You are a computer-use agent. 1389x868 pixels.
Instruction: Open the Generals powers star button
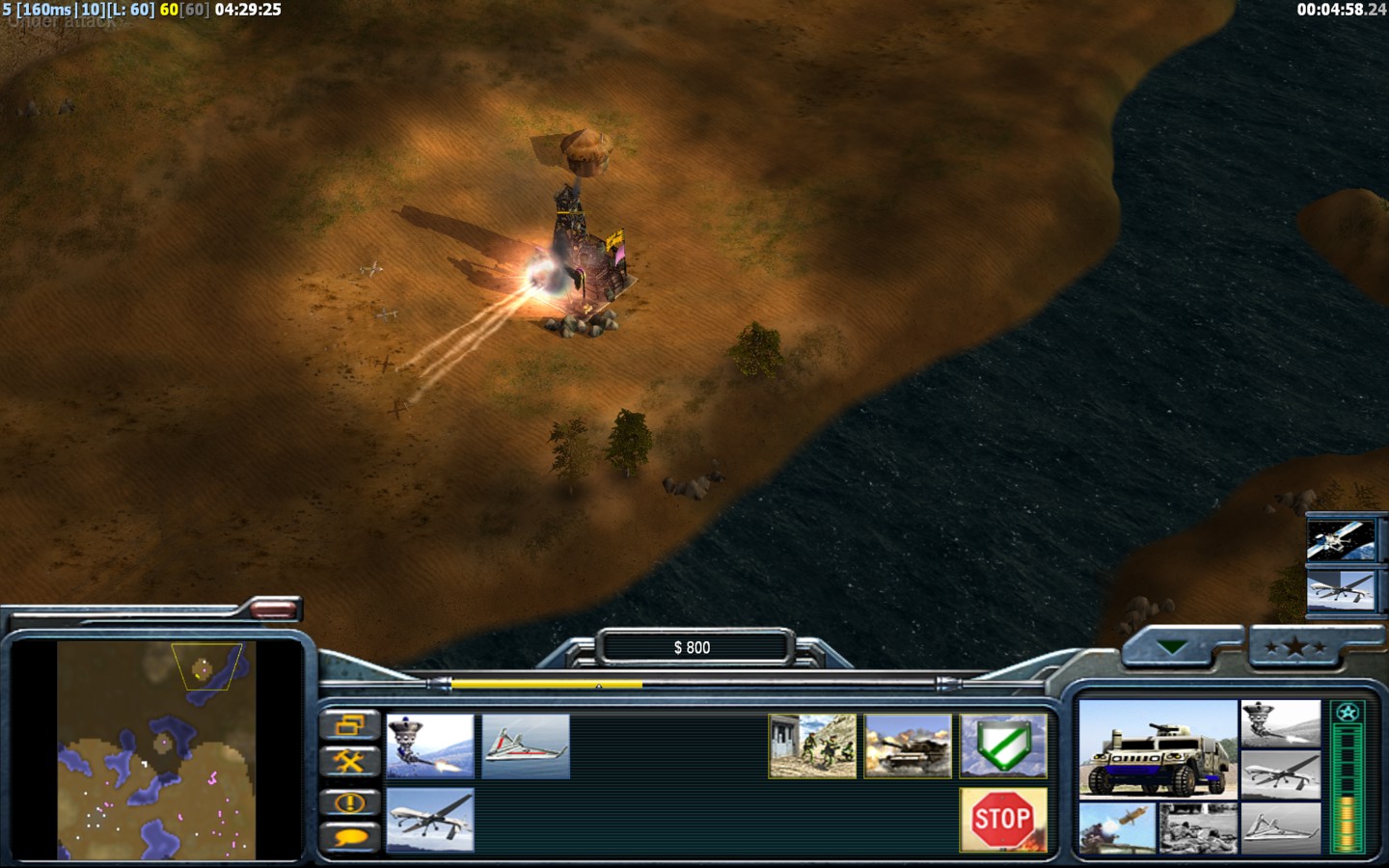1294,647
